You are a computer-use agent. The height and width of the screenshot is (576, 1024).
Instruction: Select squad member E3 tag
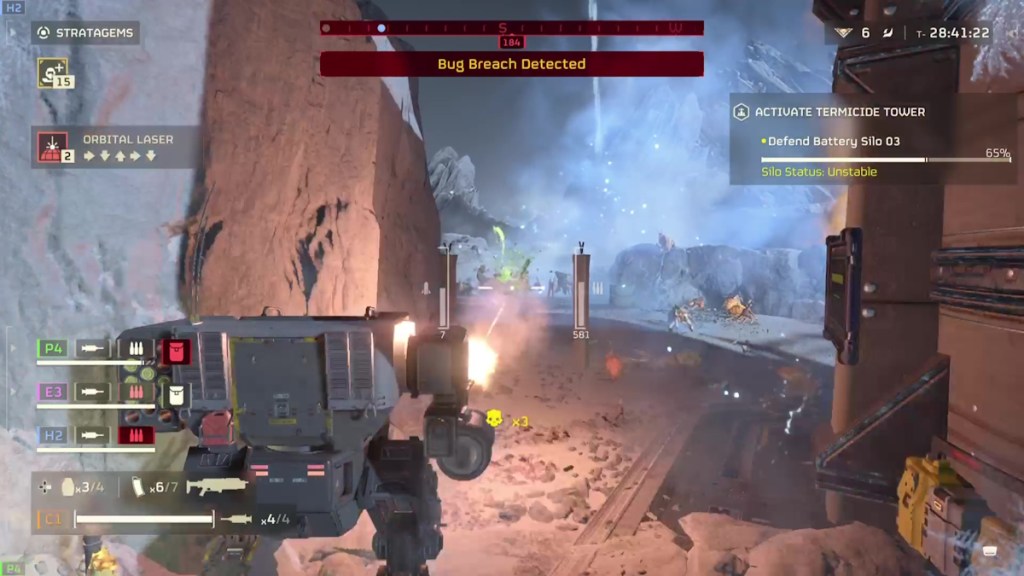coord(52,392)
